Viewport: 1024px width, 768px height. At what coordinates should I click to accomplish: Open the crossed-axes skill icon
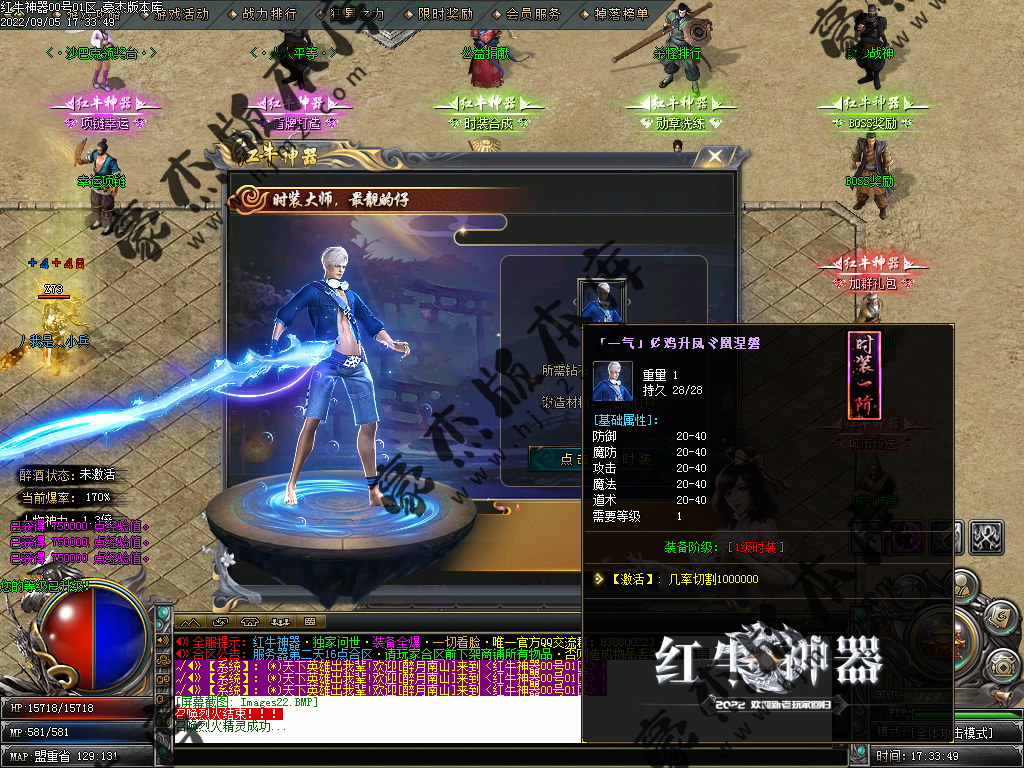[x=988, y=537]
